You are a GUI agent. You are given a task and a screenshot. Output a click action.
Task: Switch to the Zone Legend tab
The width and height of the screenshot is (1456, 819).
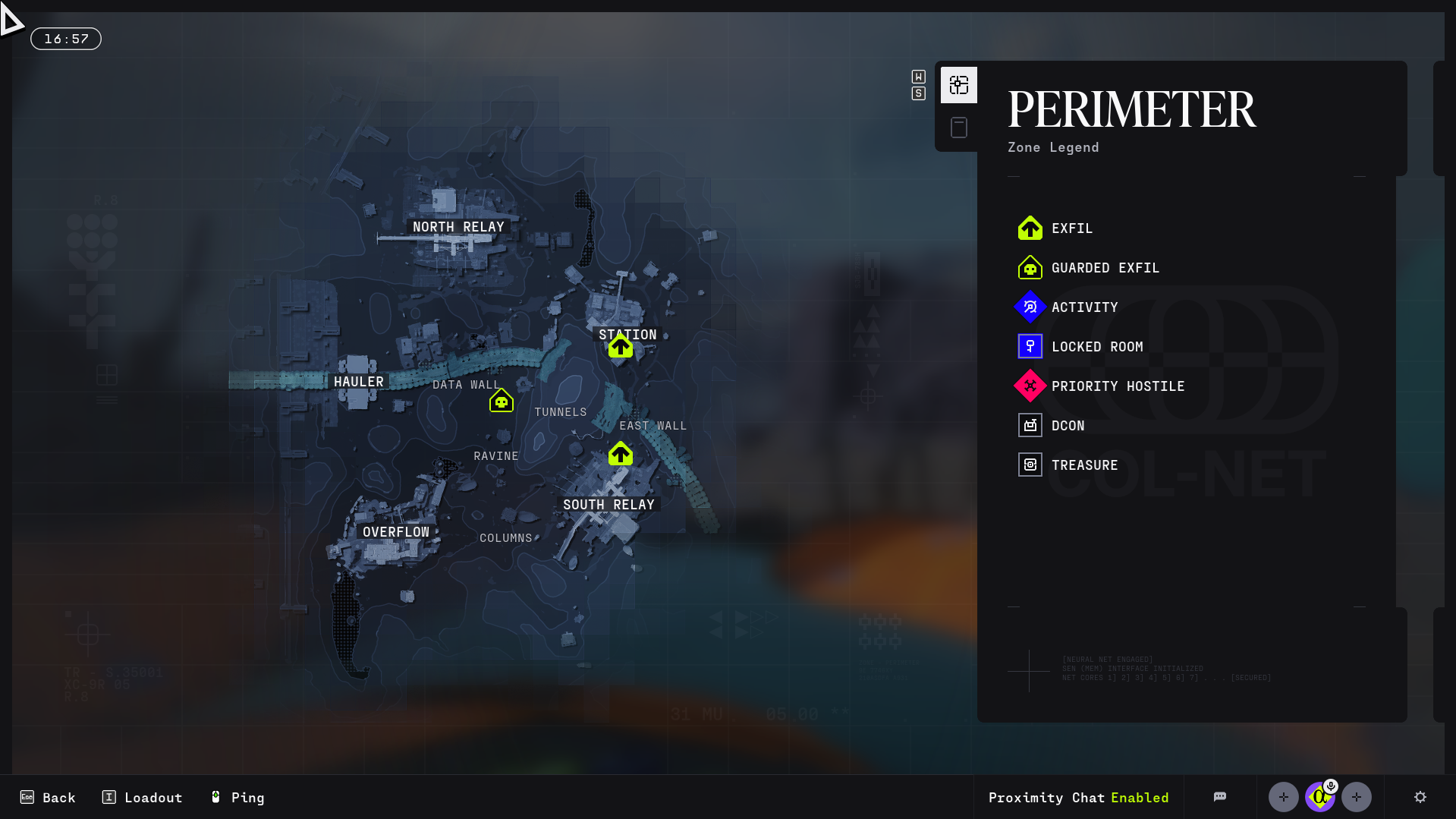[x=959, y=85]
